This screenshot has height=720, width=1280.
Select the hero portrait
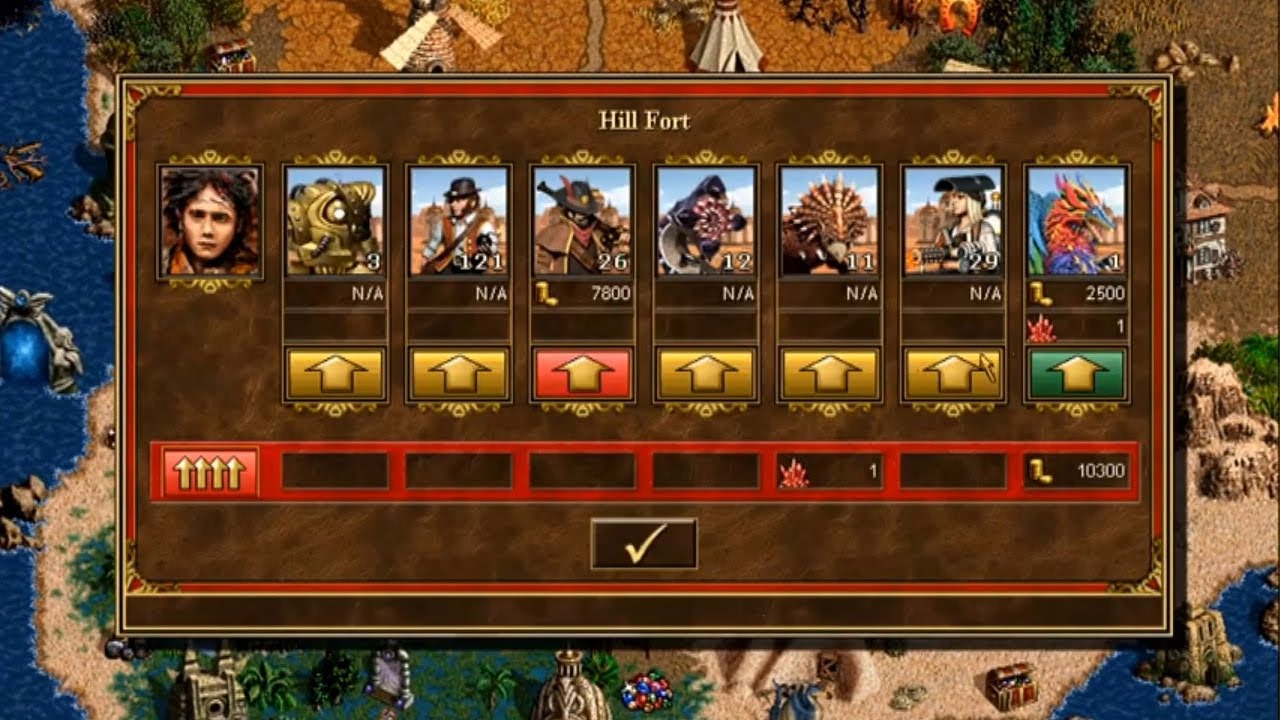click(210, 221)
